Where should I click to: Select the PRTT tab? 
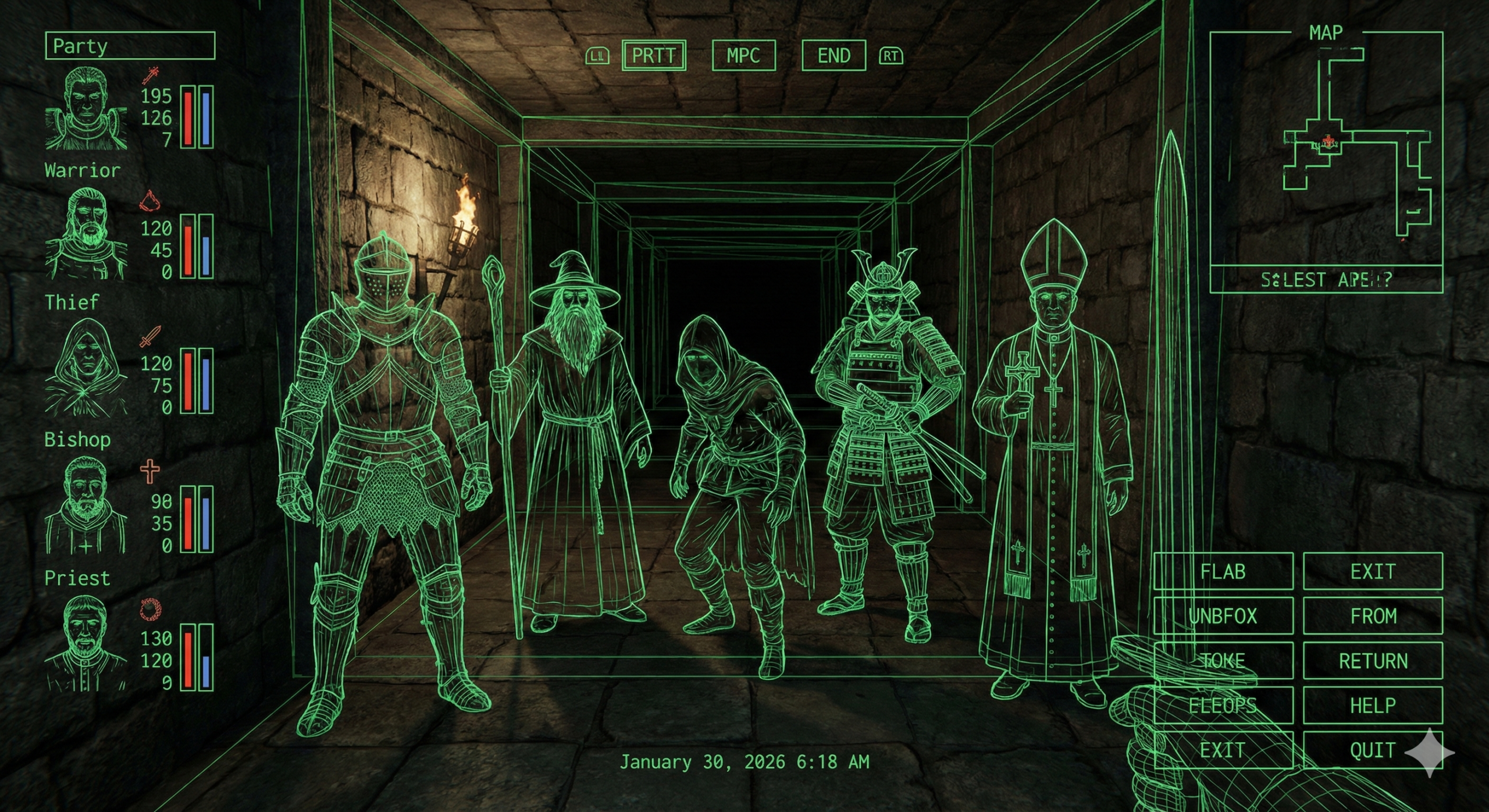click(654, 56)
